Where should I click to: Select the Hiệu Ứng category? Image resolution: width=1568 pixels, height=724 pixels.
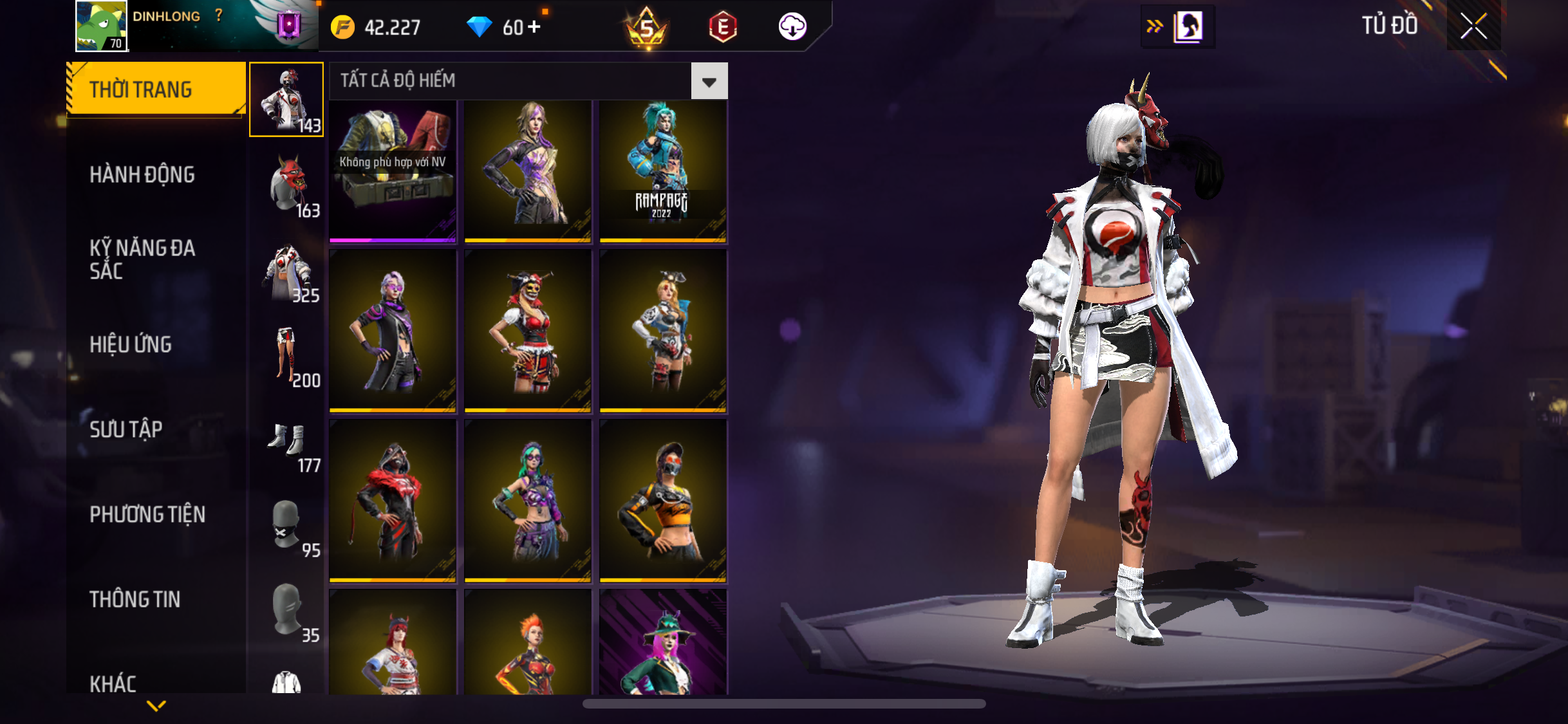click(131, 345)
